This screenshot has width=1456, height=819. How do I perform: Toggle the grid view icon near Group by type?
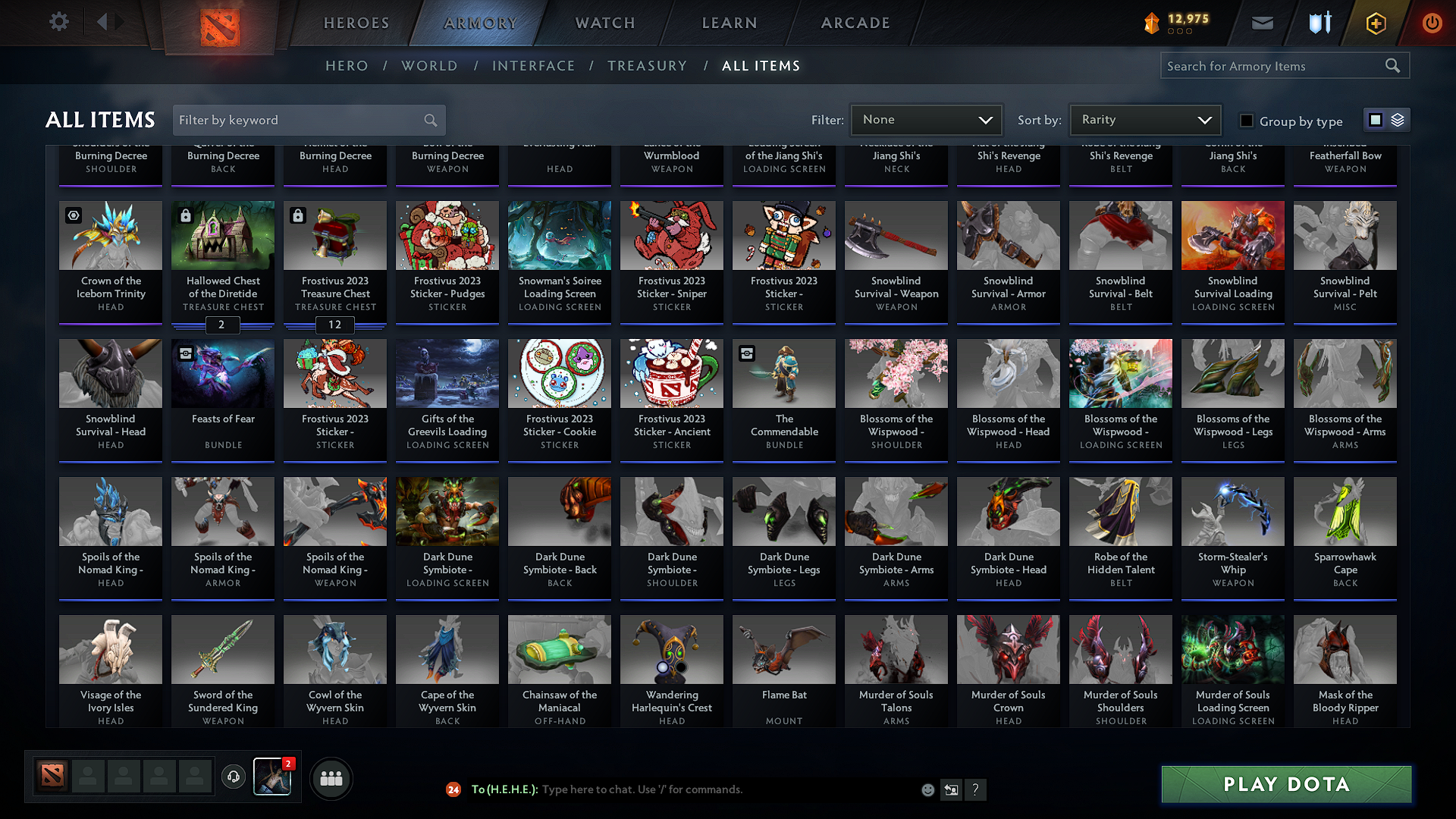pos(1375,119)
